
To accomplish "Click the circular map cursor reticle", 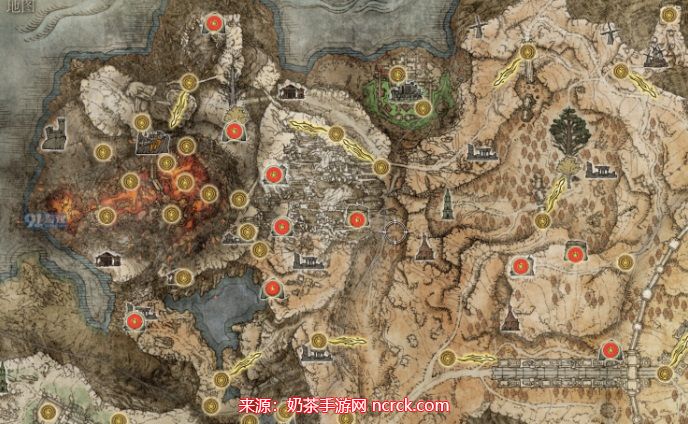I will coord(397,233).
